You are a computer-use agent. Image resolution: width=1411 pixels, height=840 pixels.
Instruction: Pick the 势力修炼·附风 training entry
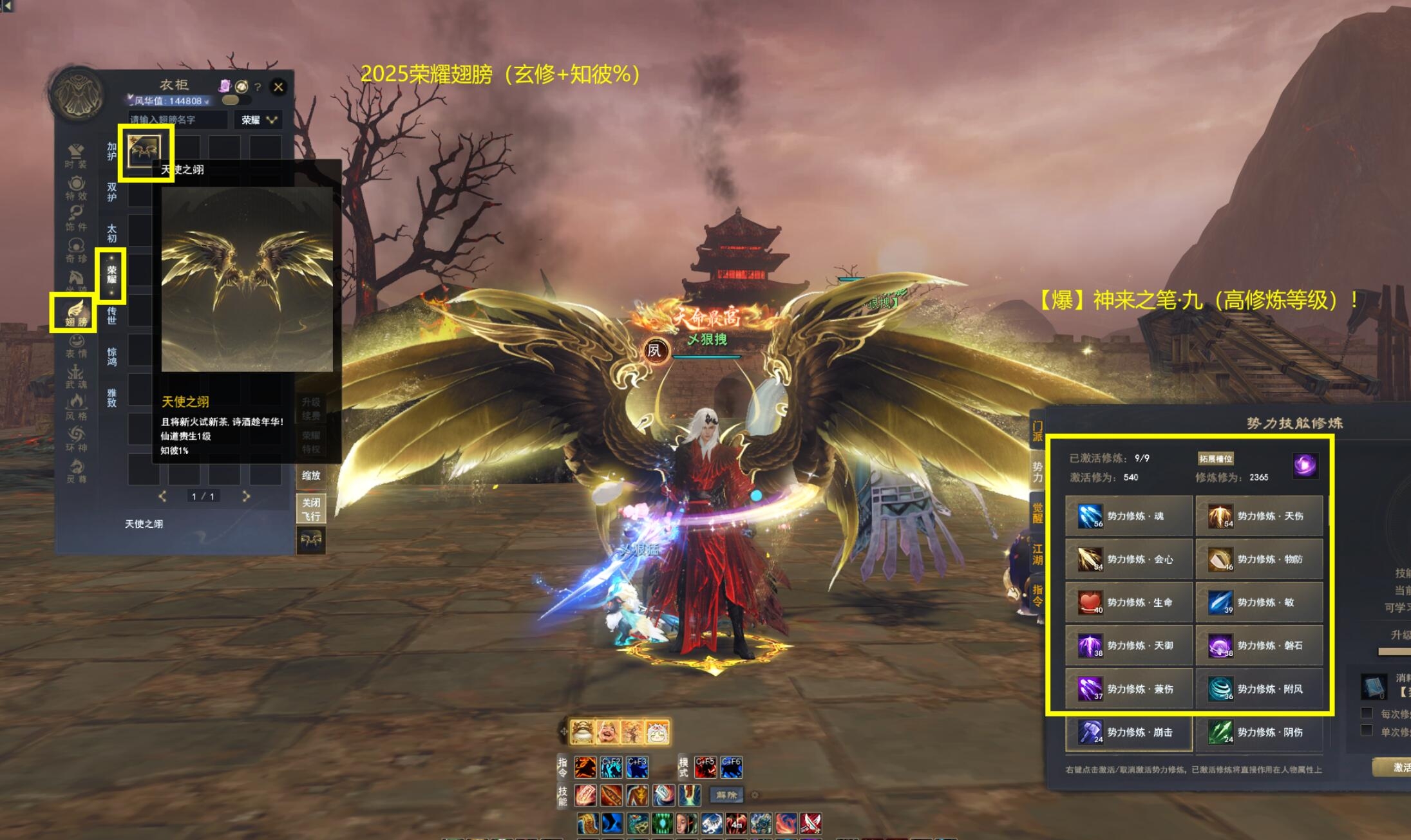pos(1259,689)
